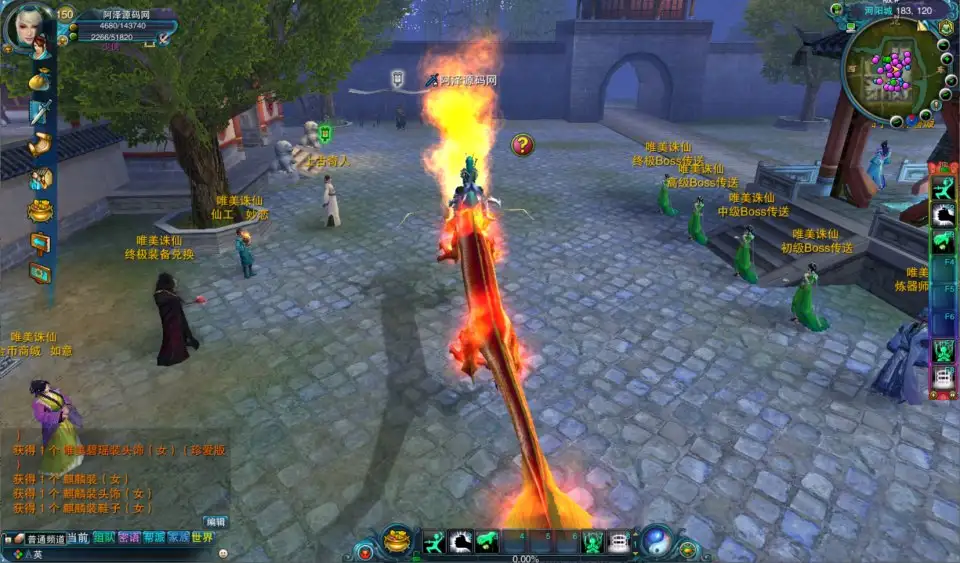Switch to the 世界 chat channel tab
960x563 pixels.
click(x=203, y=538)
